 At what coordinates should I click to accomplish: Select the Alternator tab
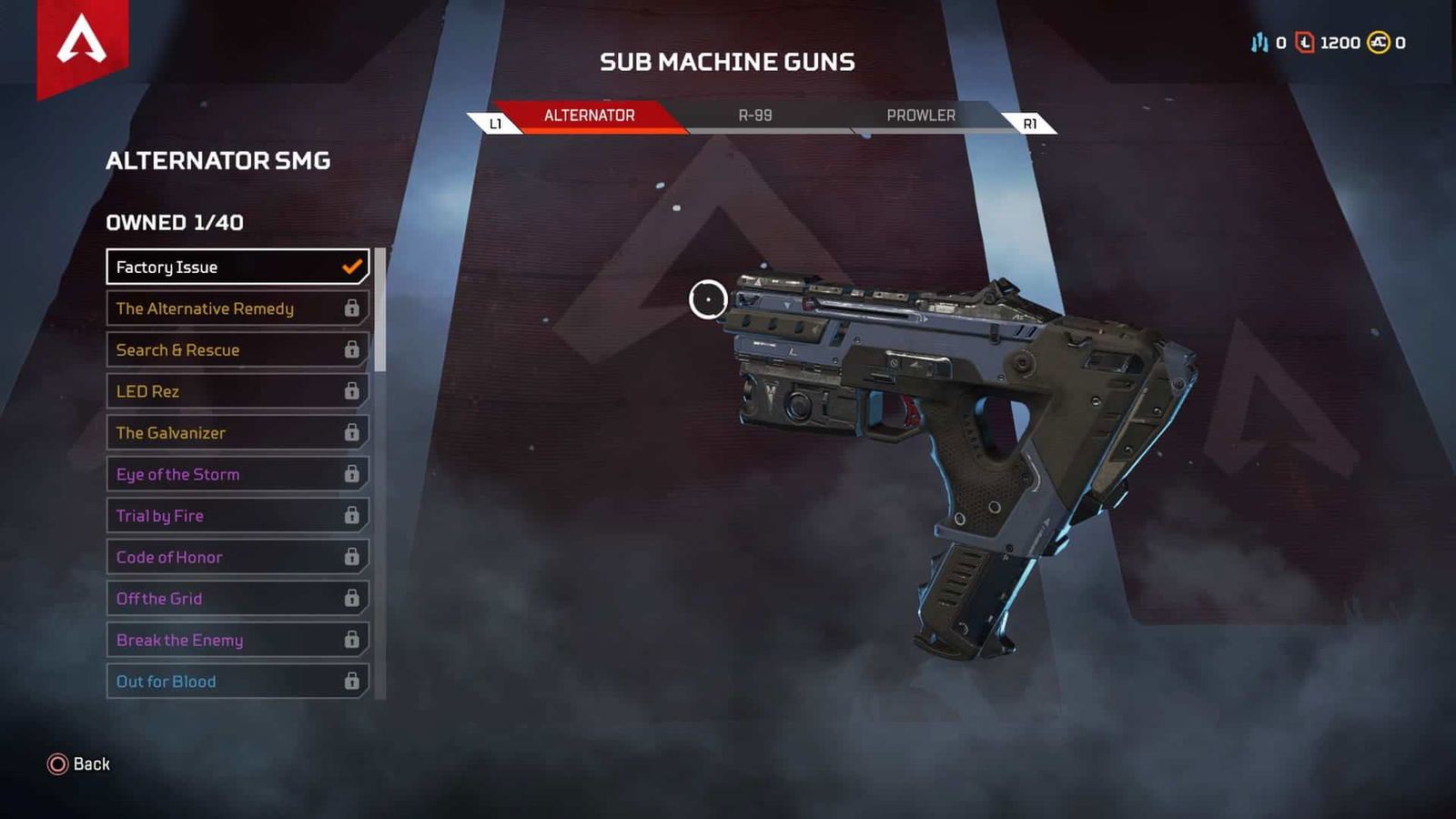pos(589,116)
